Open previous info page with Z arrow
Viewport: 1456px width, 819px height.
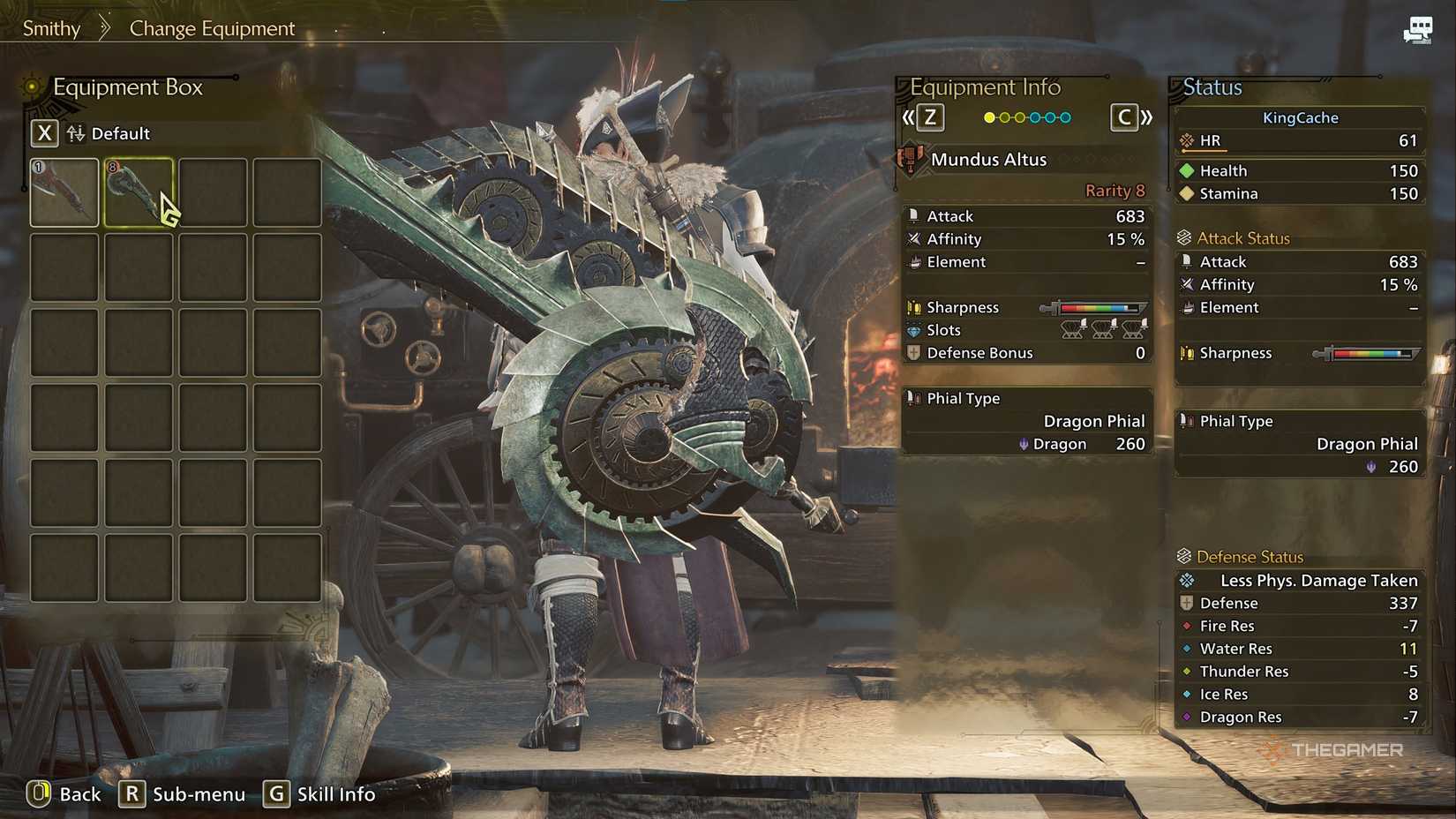coord(927,116)
